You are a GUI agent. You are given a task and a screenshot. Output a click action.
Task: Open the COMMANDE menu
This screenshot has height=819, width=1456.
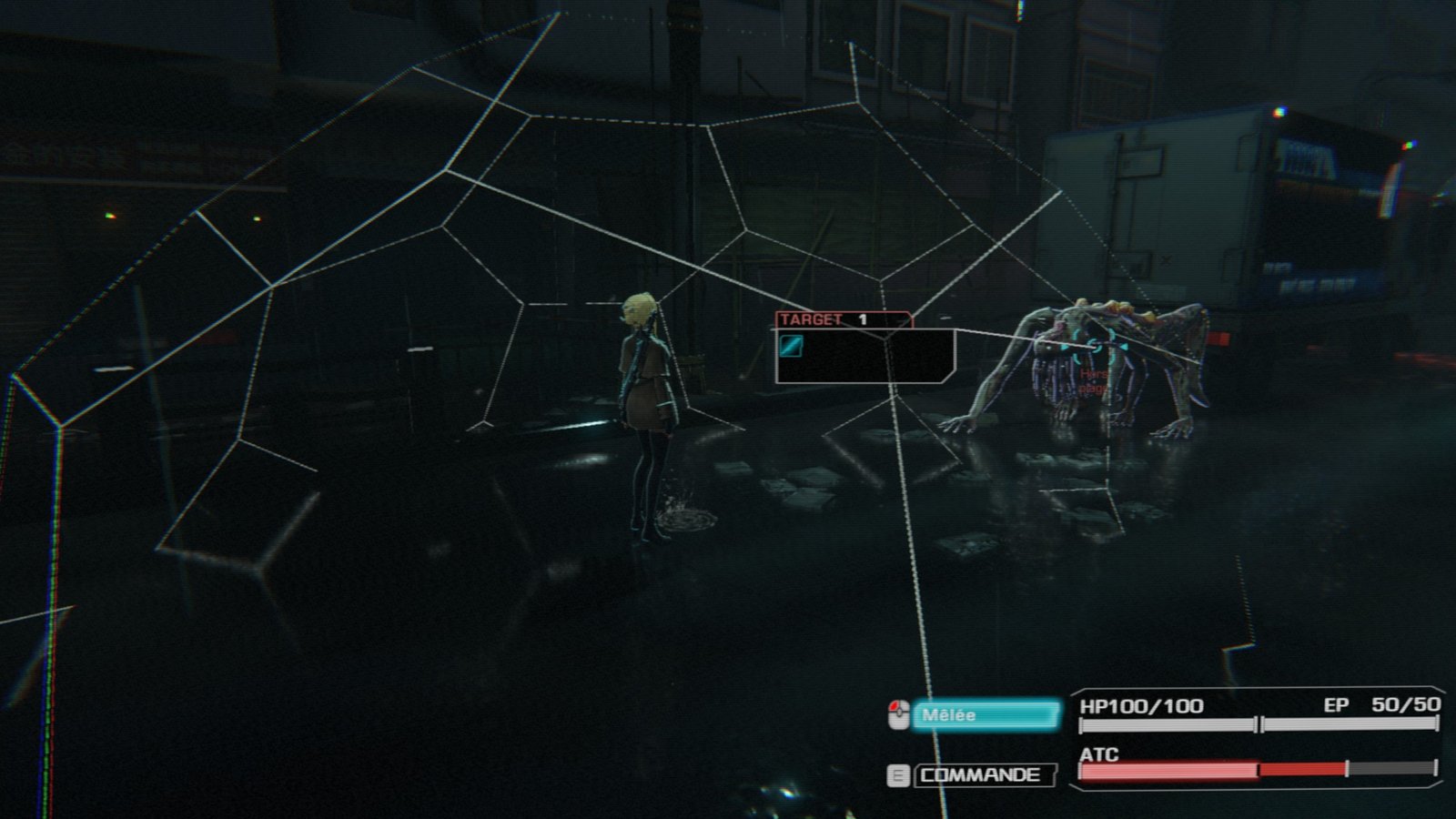pos(983,775)
